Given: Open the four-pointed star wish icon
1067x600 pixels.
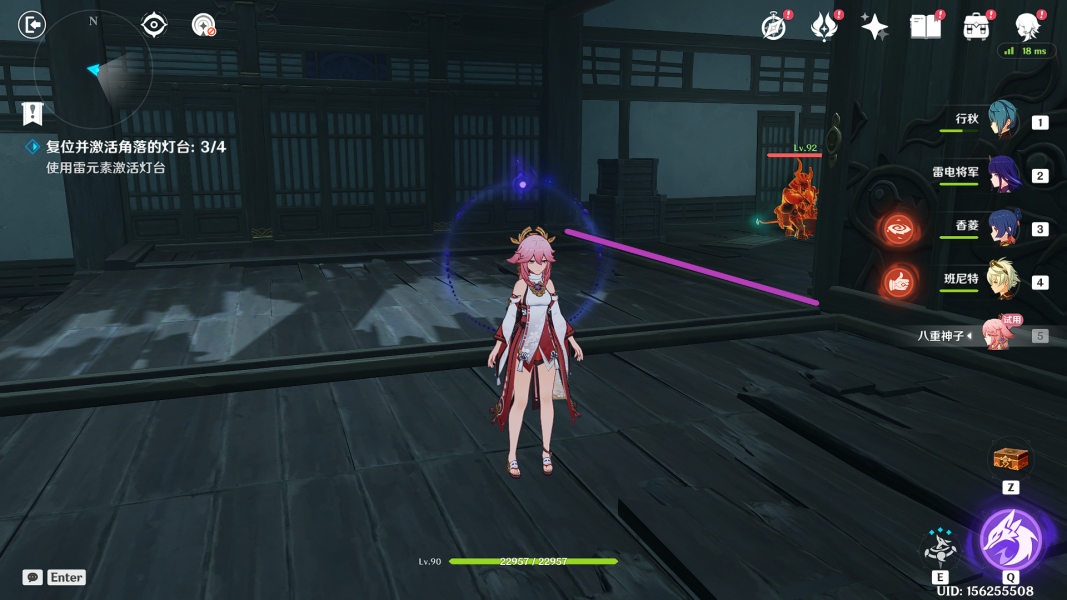Looking at the screenshot, I should [x=874, y=27].
